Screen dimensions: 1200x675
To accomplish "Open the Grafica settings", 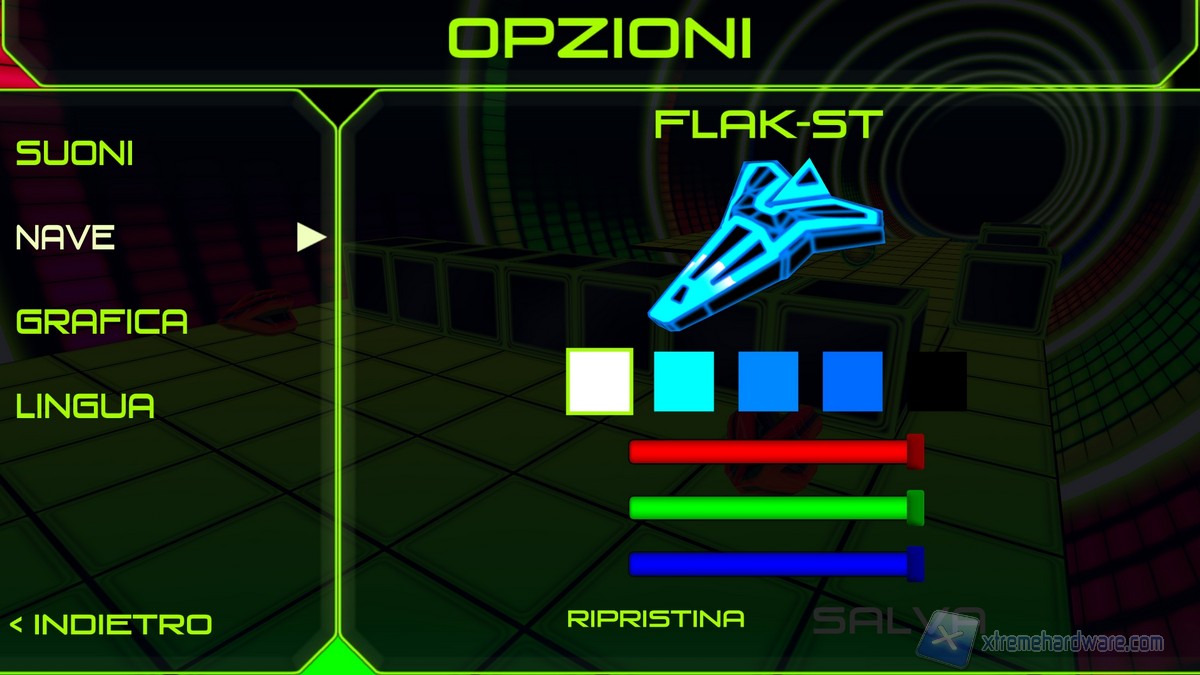I will click(102, 322).
